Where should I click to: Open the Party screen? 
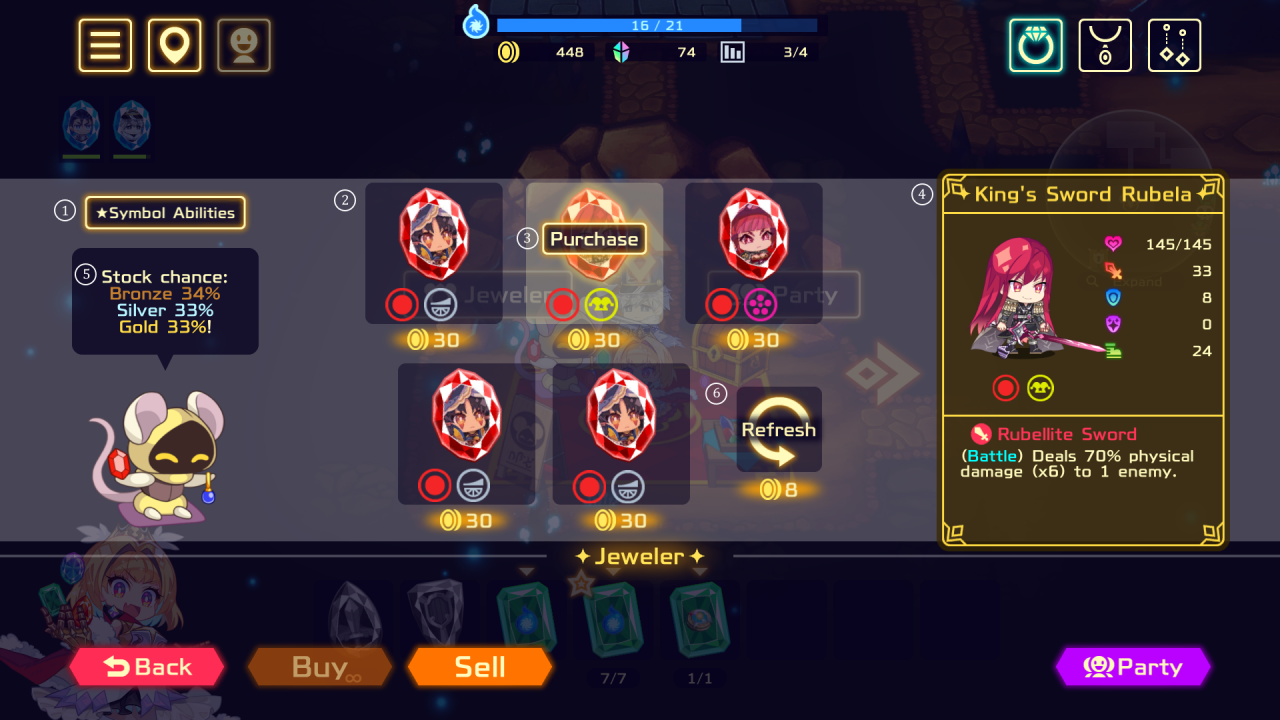tap(1133, 667)
